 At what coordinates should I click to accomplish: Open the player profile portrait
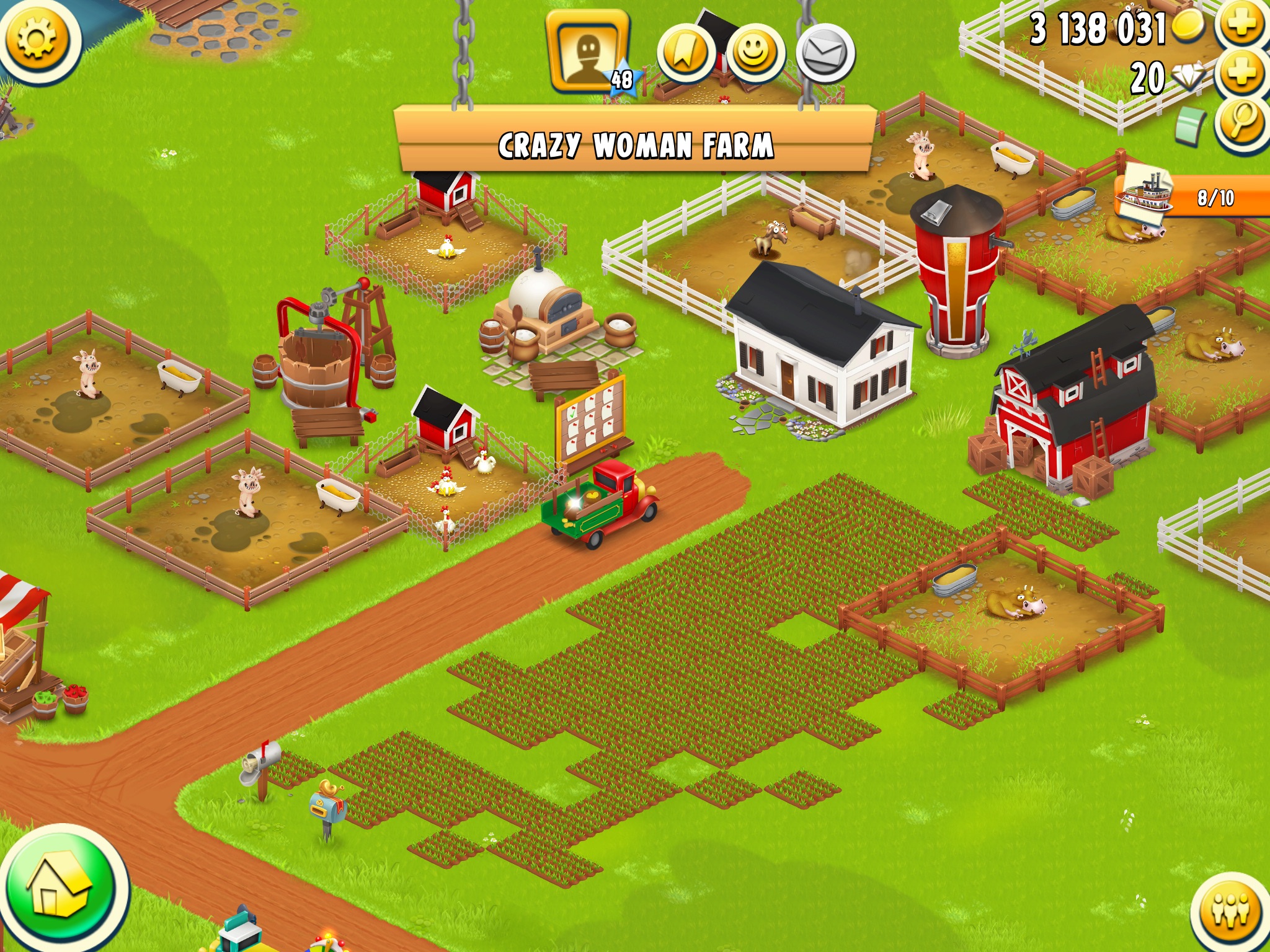[x=587, y=52]
